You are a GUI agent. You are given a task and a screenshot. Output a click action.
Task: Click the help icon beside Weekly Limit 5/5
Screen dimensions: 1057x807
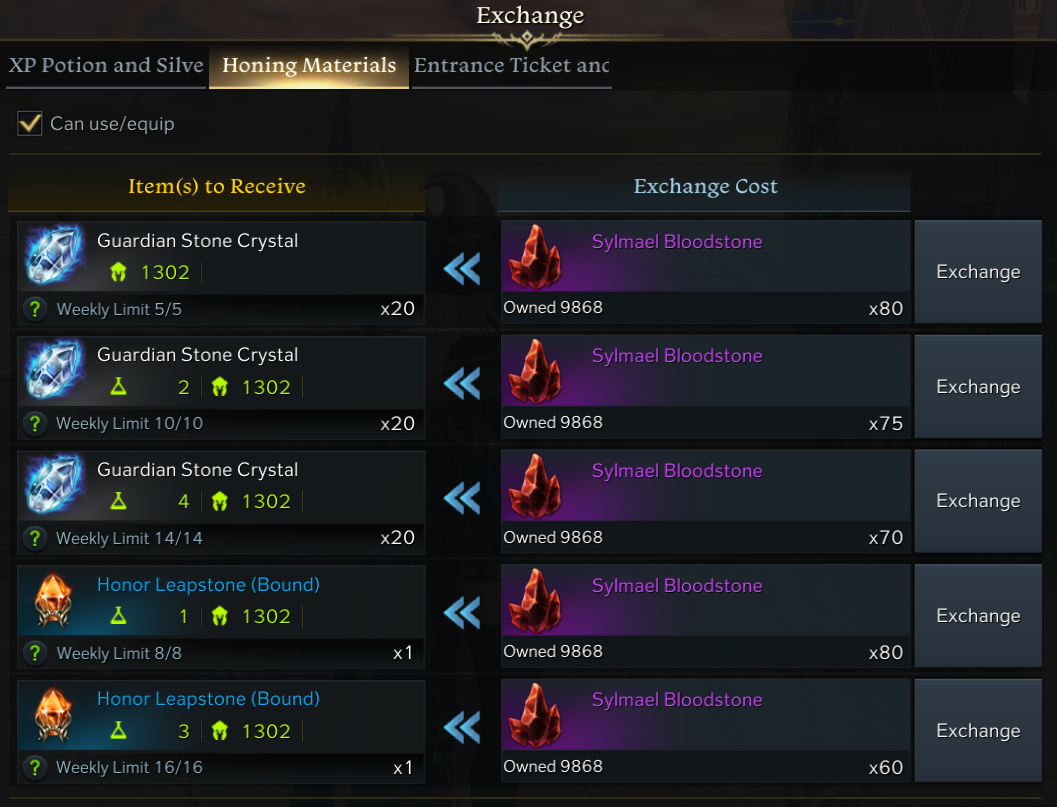coord(36,309)
